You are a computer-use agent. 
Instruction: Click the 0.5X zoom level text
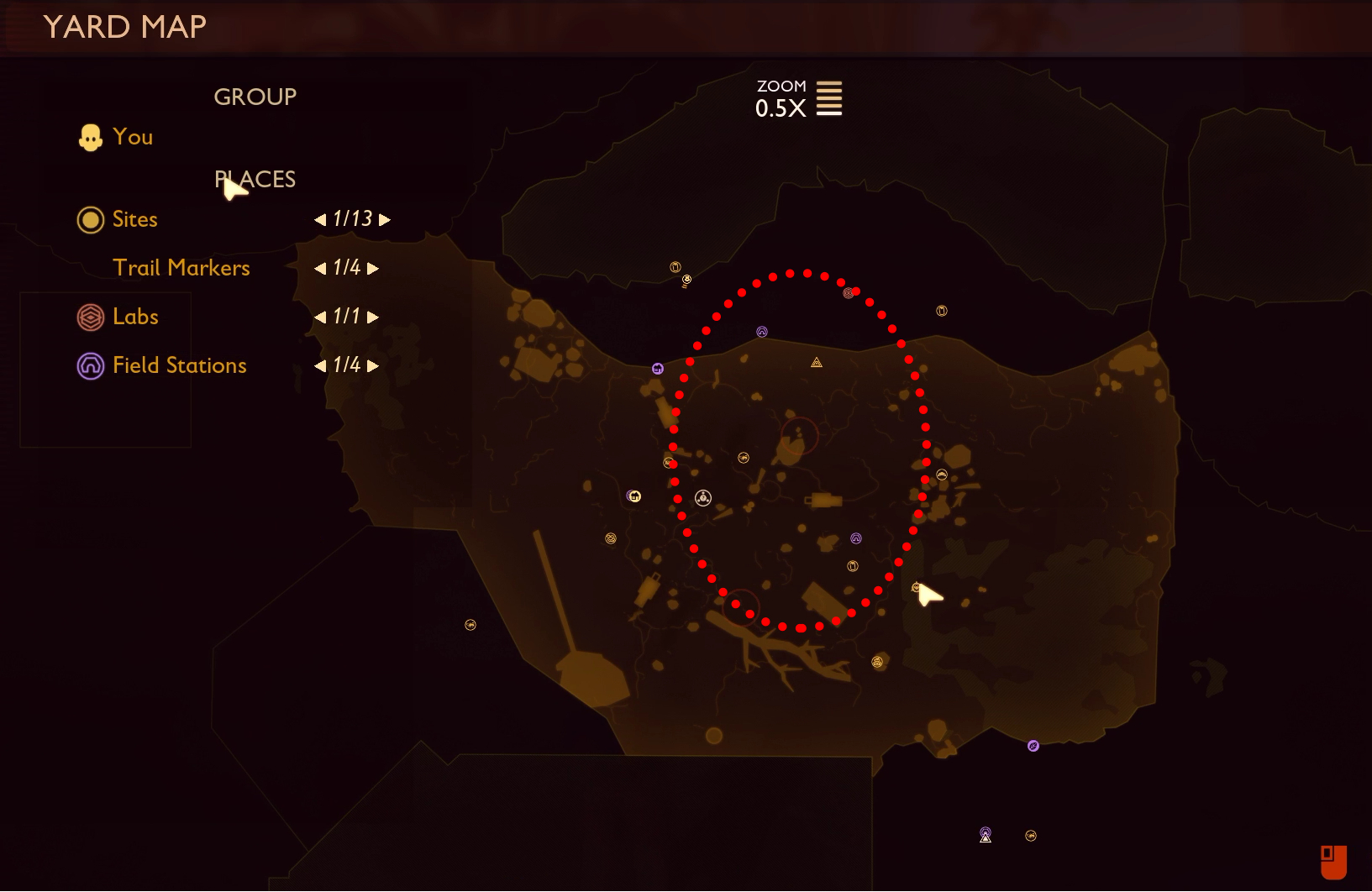coord(779,108)
